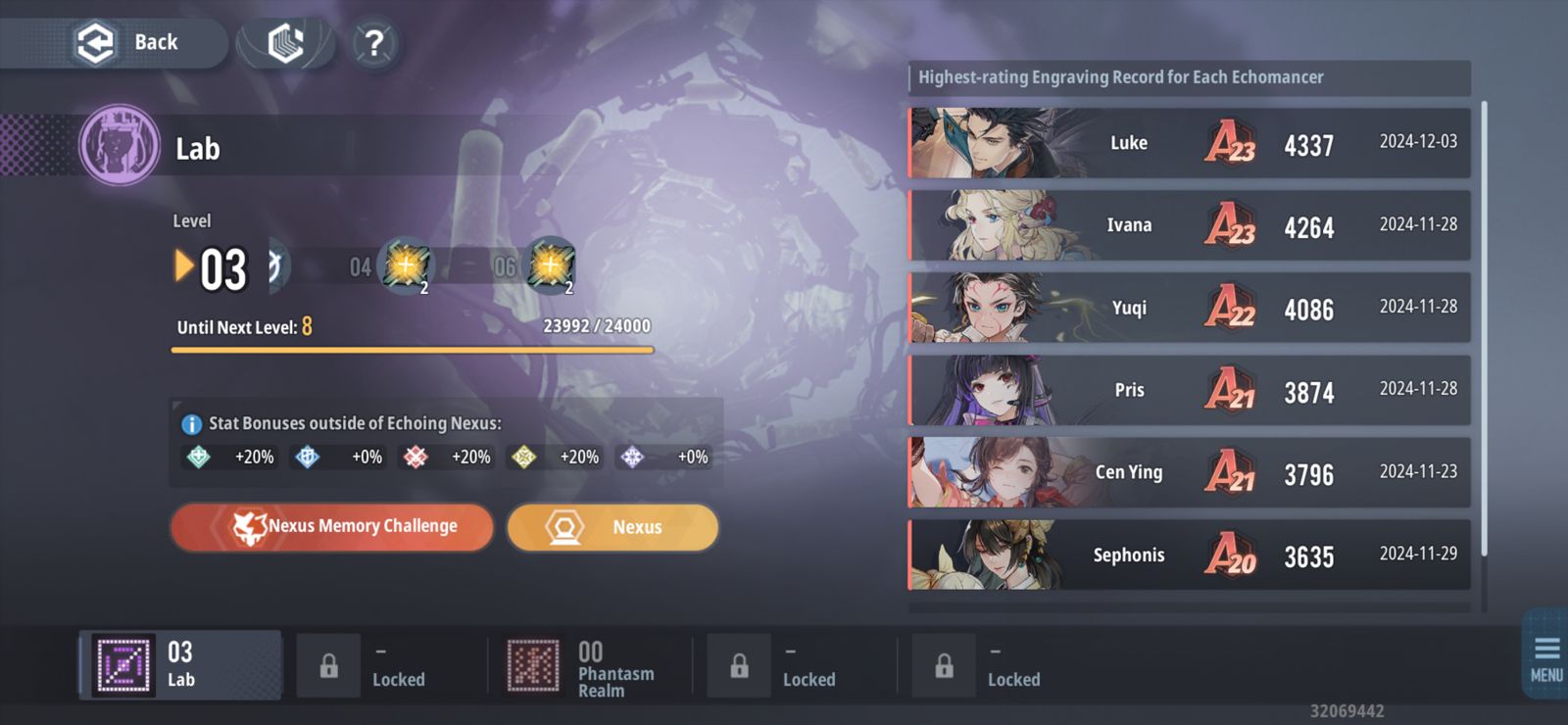Open the Nexus screen
The image size is (1568, 725).
coord(612,526)
